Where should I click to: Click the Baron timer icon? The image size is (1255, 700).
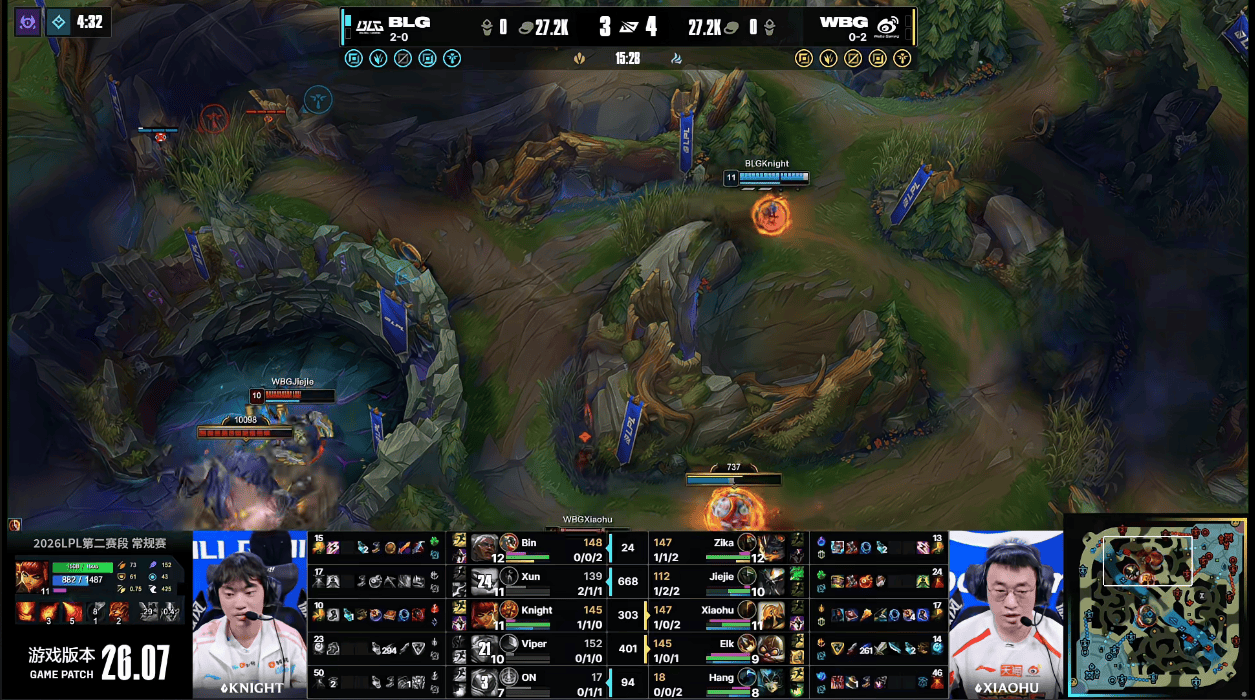[x=27, y=22]
